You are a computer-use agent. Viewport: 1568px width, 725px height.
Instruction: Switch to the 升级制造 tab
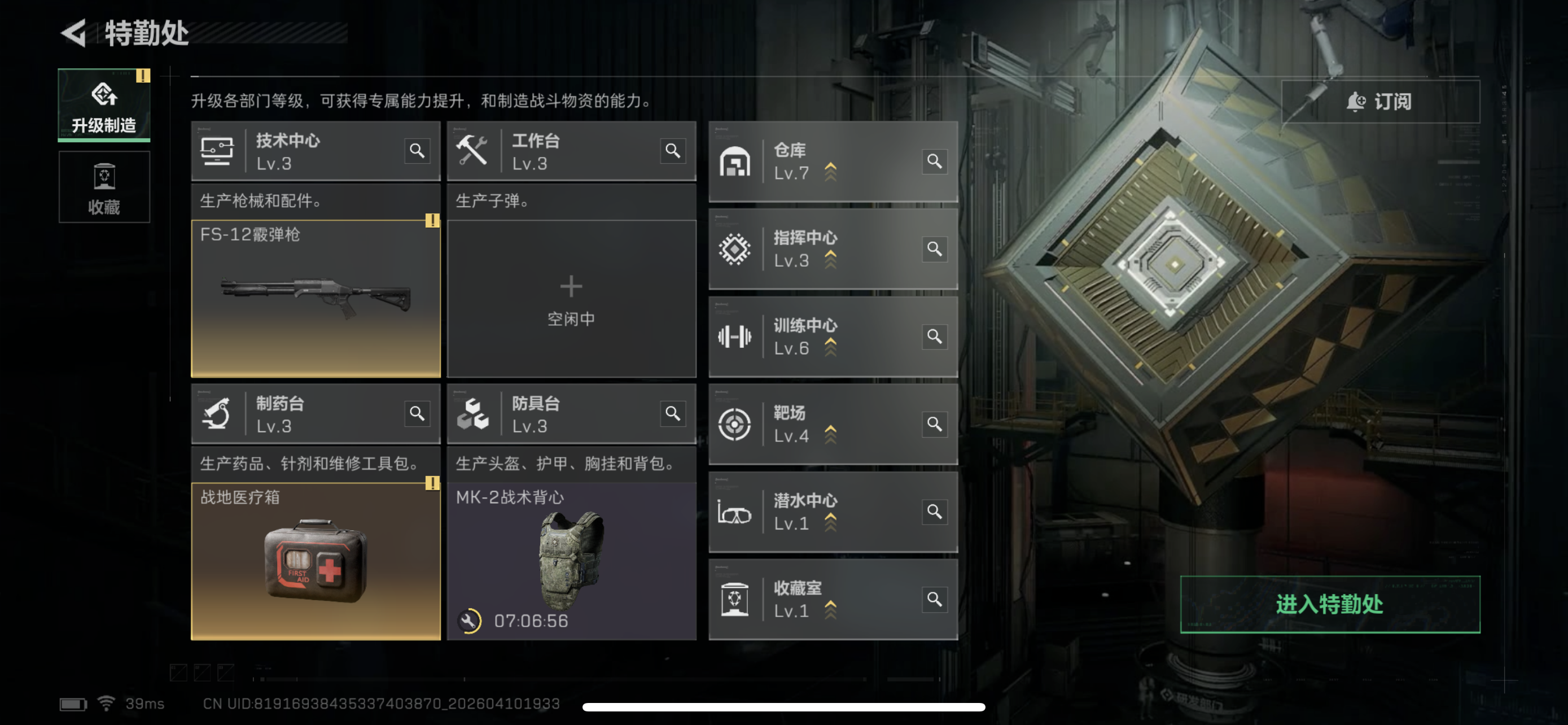(x=104, y=106)
